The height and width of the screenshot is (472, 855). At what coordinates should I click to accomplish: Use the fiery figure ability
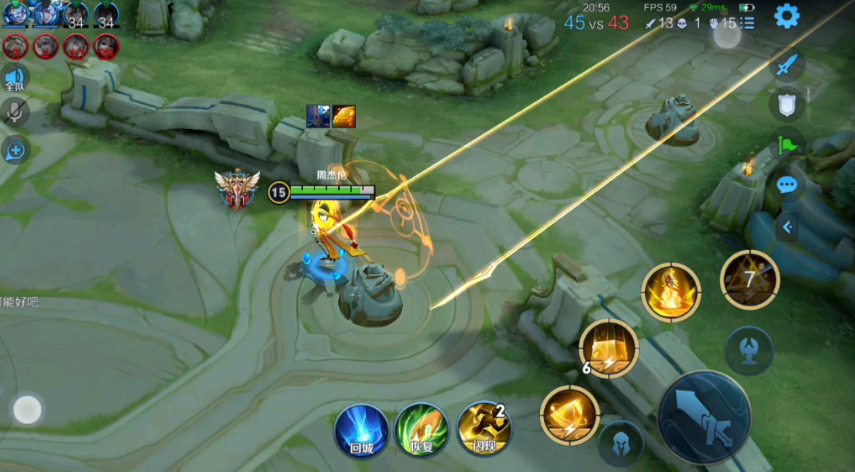pos(670,292)
